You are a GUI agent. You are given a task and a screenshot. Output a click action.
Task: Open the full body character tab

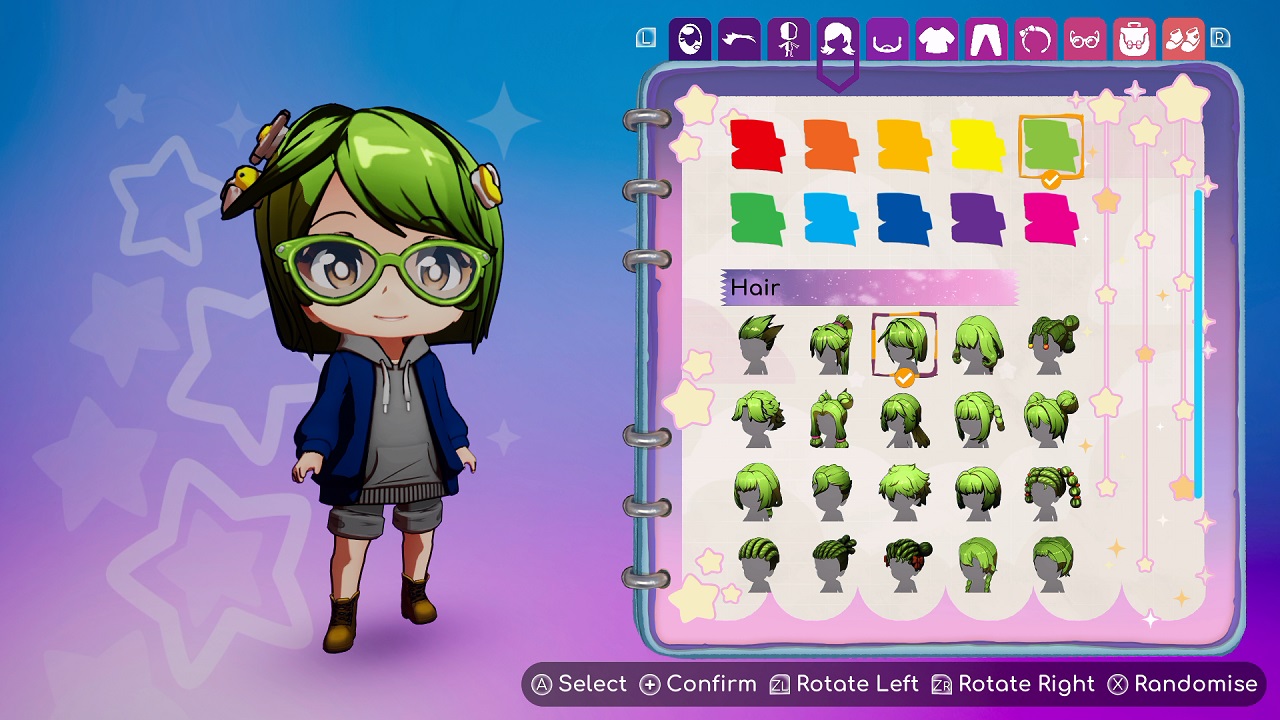788,40
